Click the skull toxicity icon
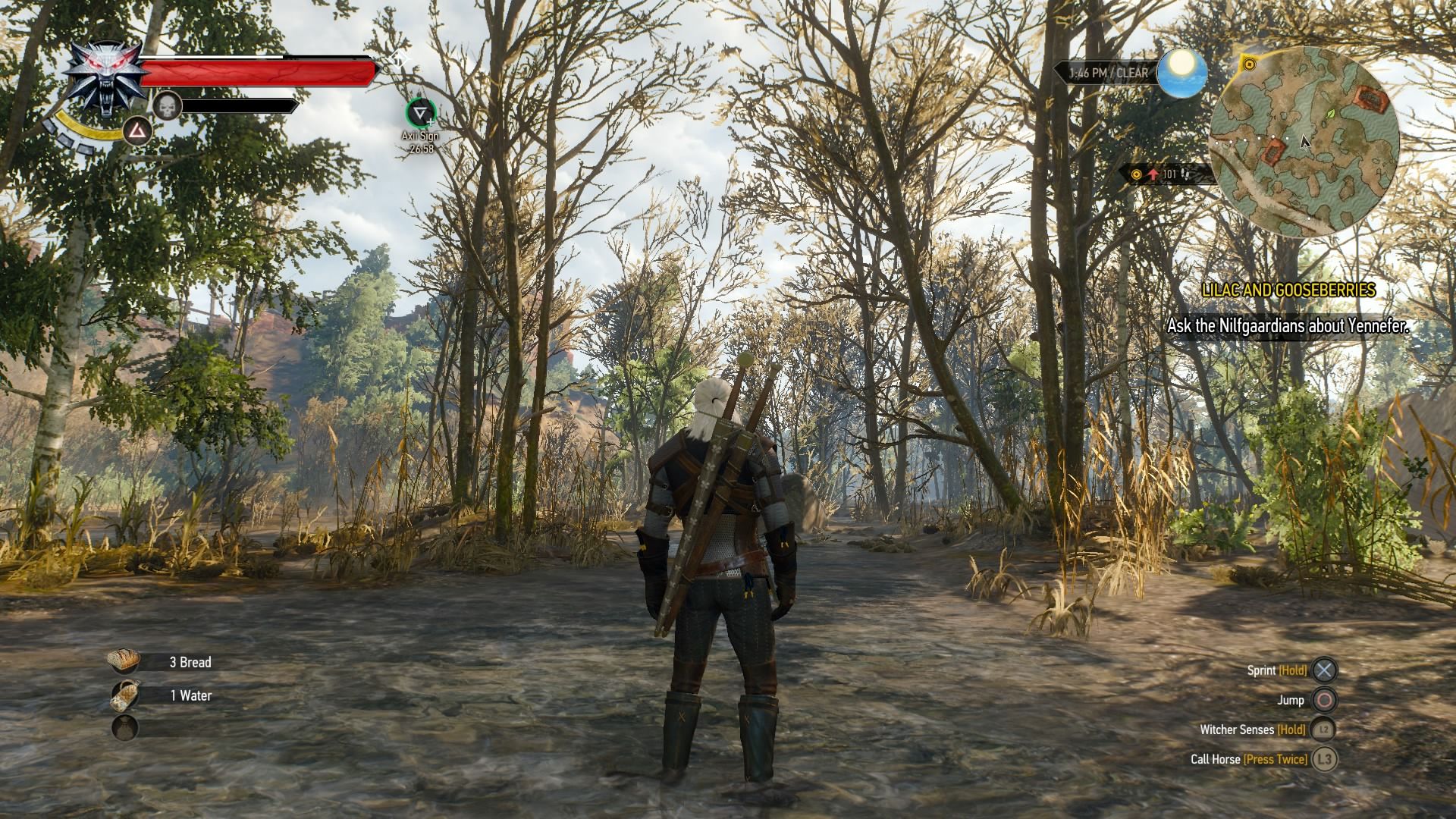Image resolution: width=1456 pixels, height=819 pixels. click(x=168, y=105)
